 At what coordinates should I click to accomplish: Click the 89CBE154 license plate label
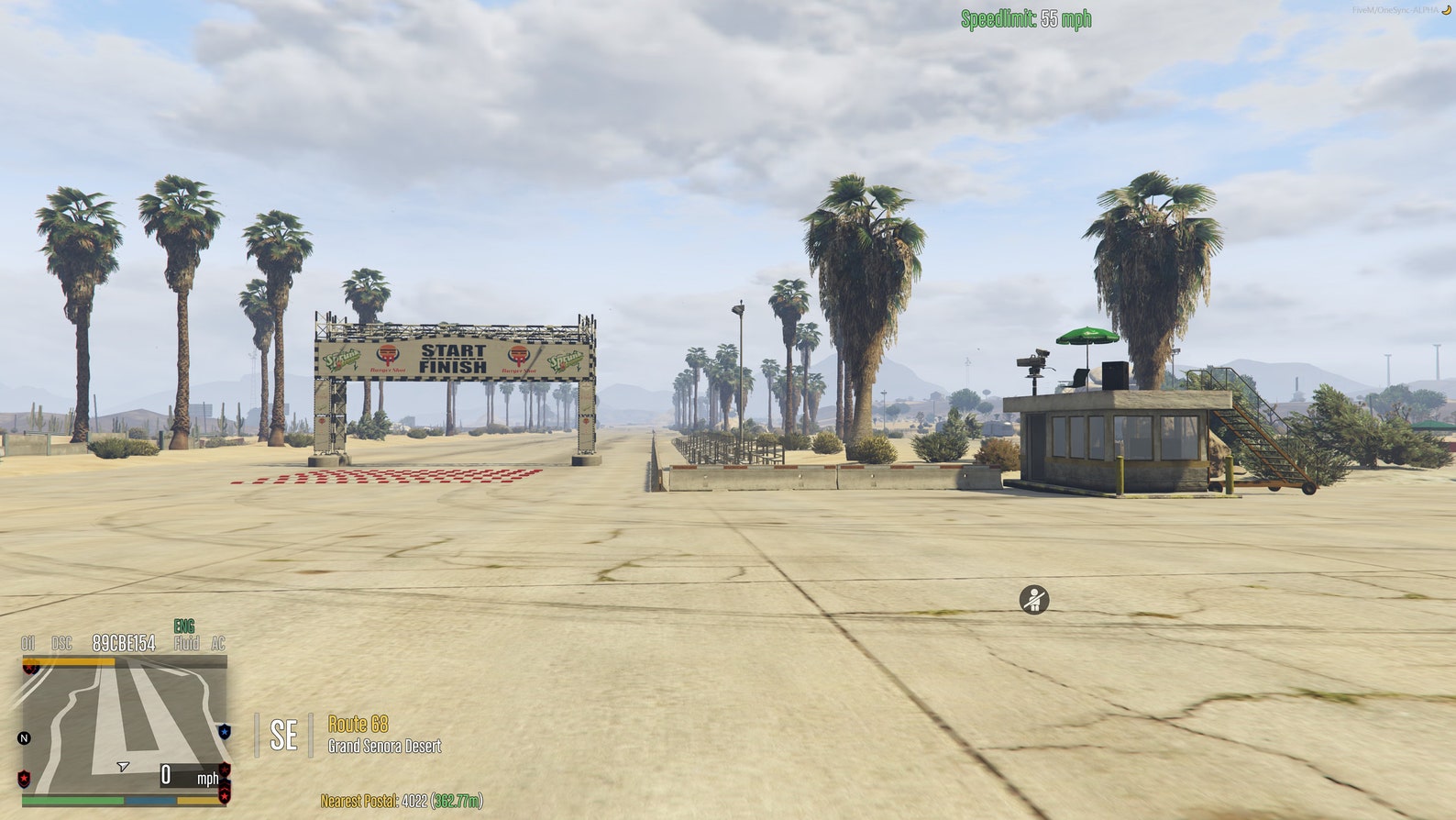pos(123,643)
